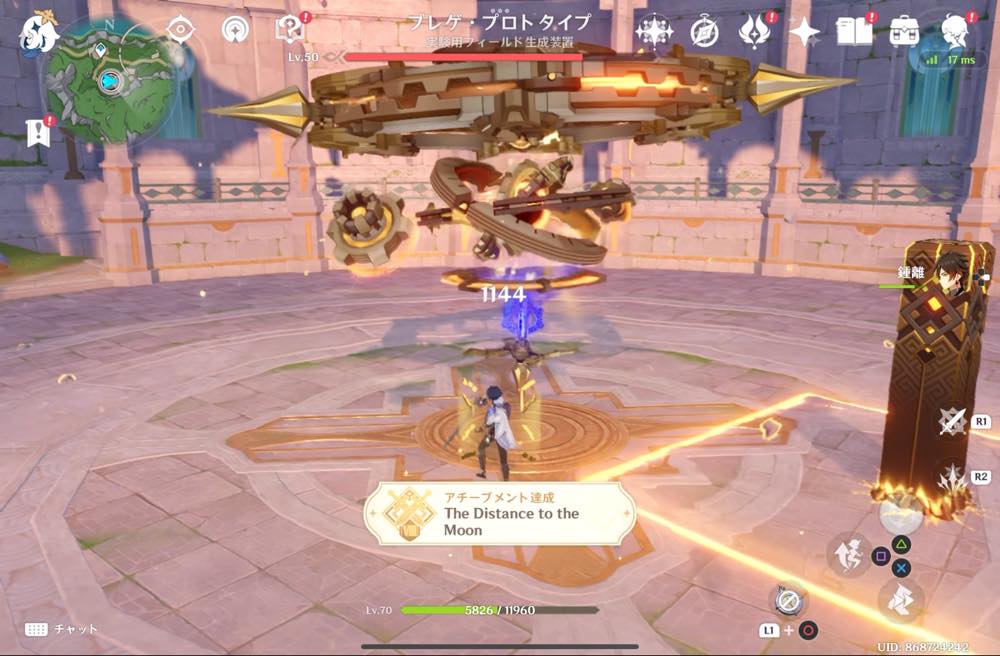Viewport: 1000px width, 656px height.
Task: Click the eye-shaped icon beside the minimap
Action: click(180, 29)
